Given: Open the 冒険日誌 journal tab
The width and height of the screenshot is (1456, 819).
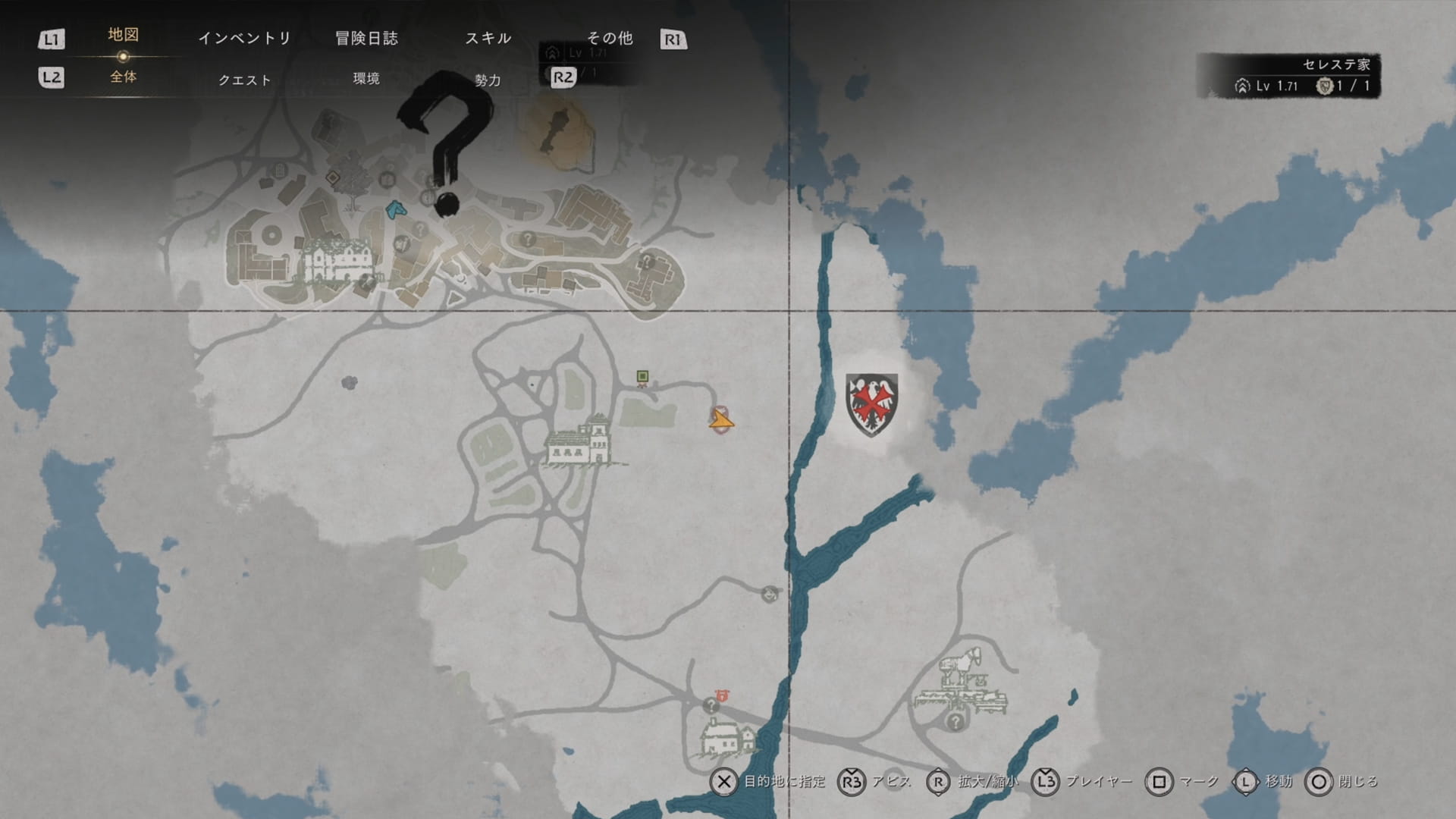Looking at the screenshot, I should pos(366,38).
